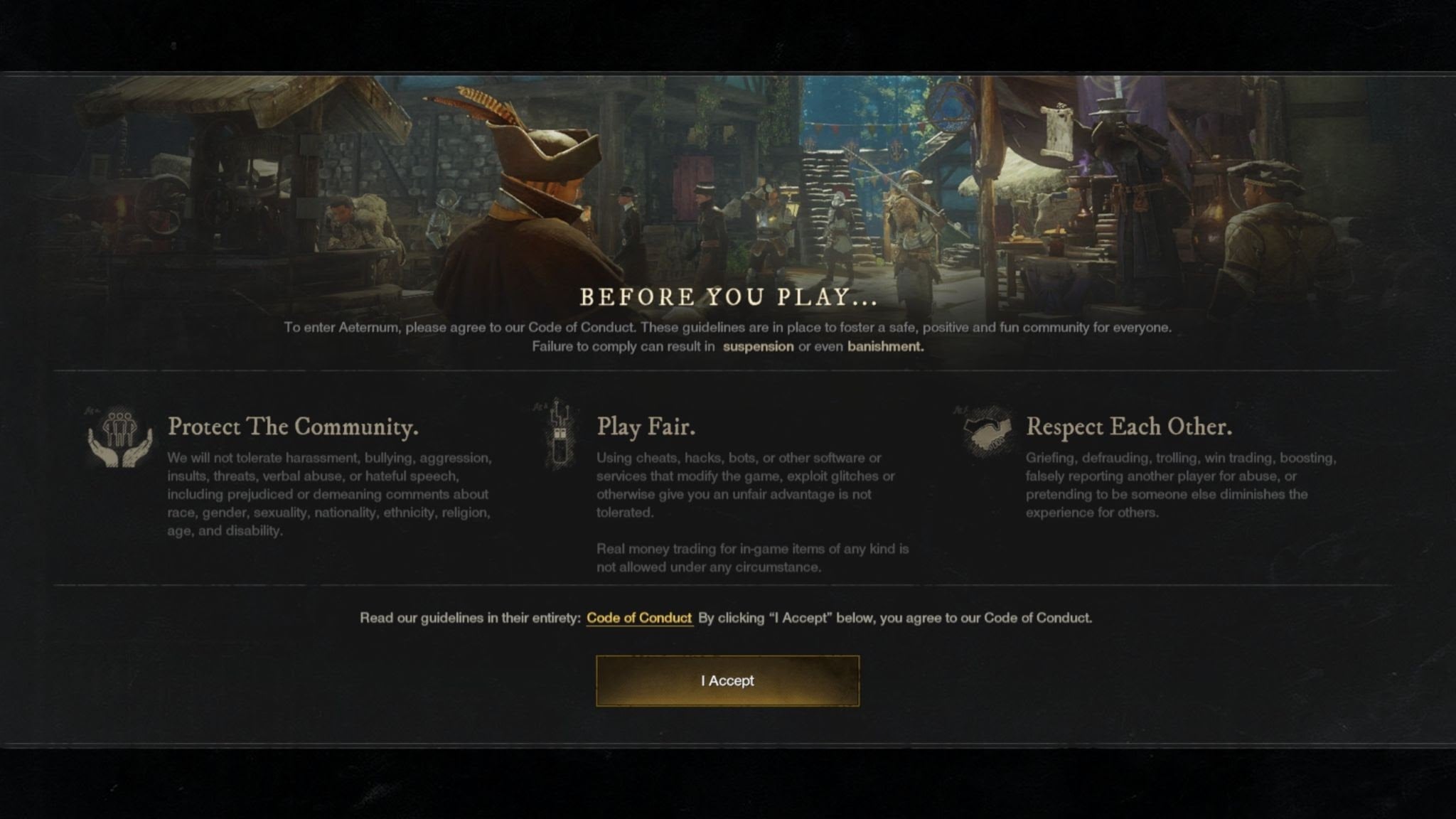The image size is (1456, 819).
Task: Click the BEFORE YOU PLAY title
Action: pyautogui.click(x=728, y=297)
